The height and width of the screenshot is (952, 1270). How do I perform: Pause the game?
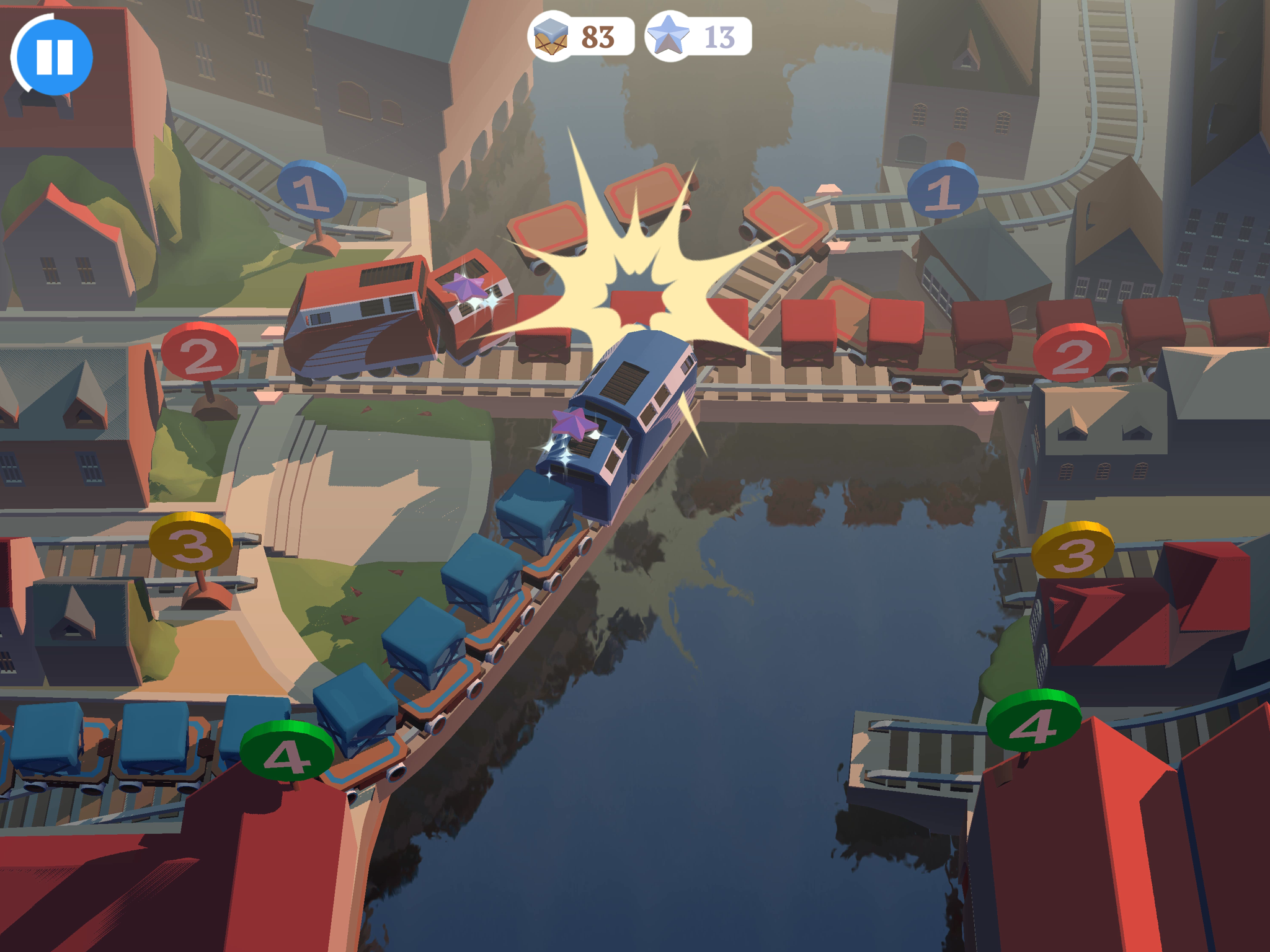coord(56,56)
